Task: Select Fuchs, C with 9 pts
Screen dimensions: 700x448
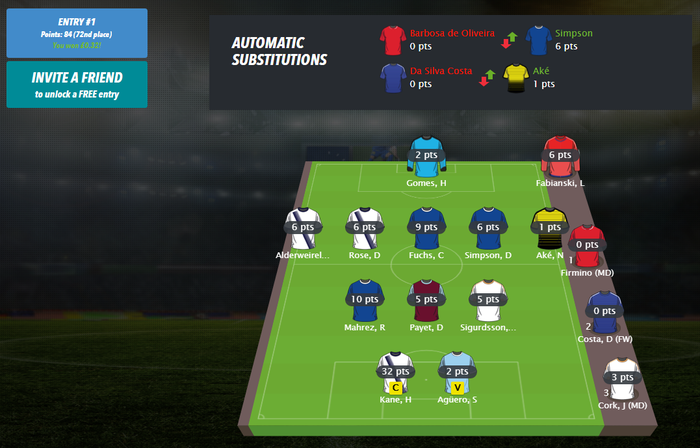Action: coord(425,228)
